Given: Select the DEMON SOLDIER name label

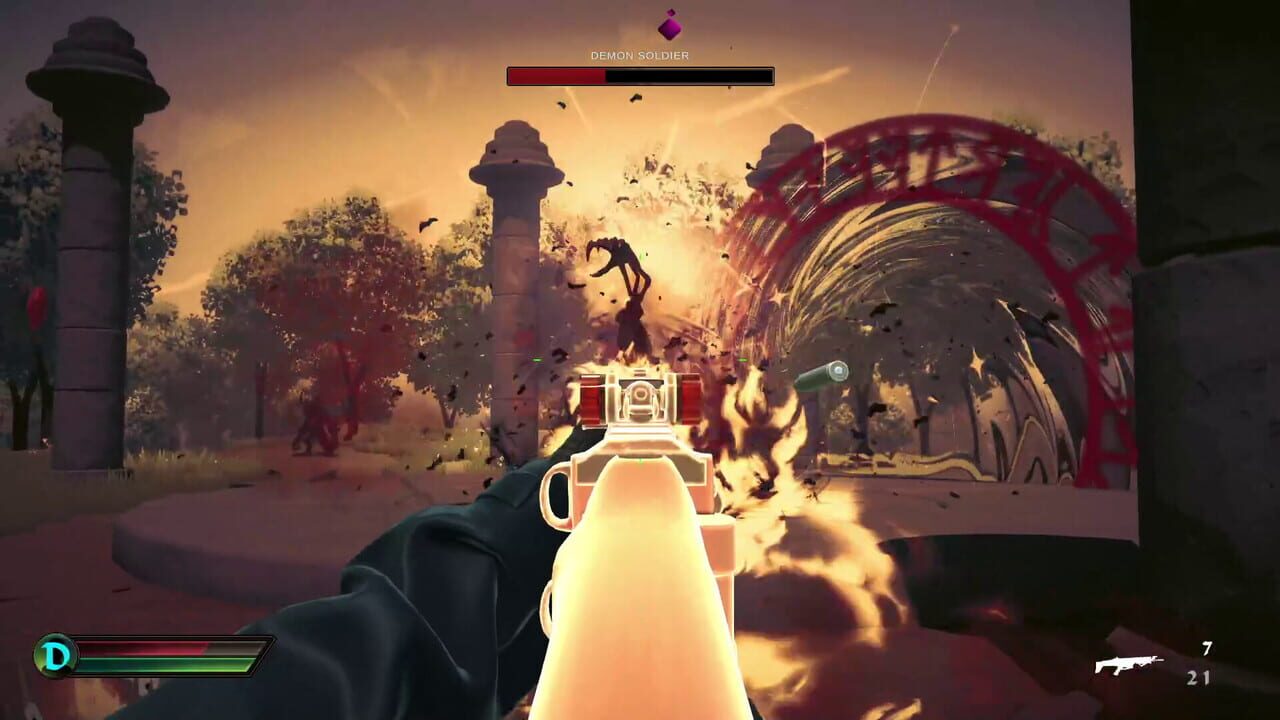Looking at the screenshot, I should pyautogui.click(x=640, y=55).
